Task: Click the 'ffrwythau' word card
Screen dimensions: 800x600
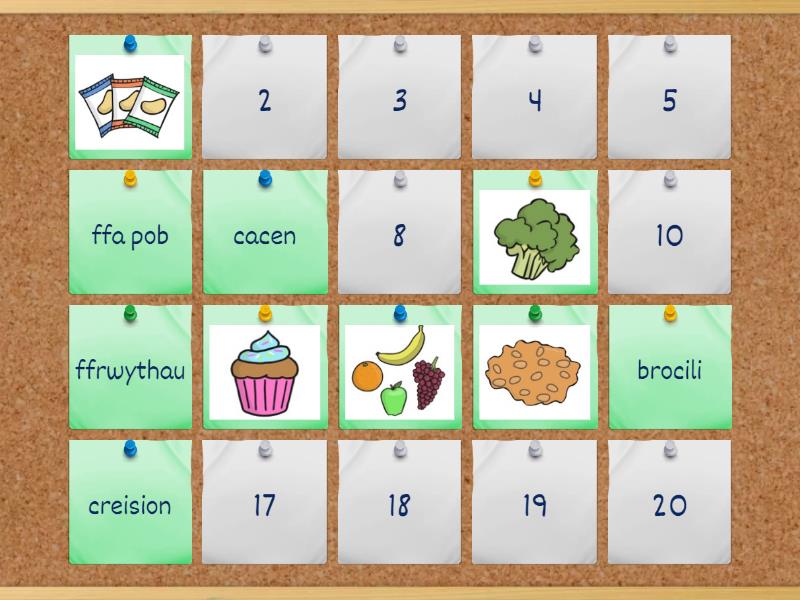Action: pos(130,368)
